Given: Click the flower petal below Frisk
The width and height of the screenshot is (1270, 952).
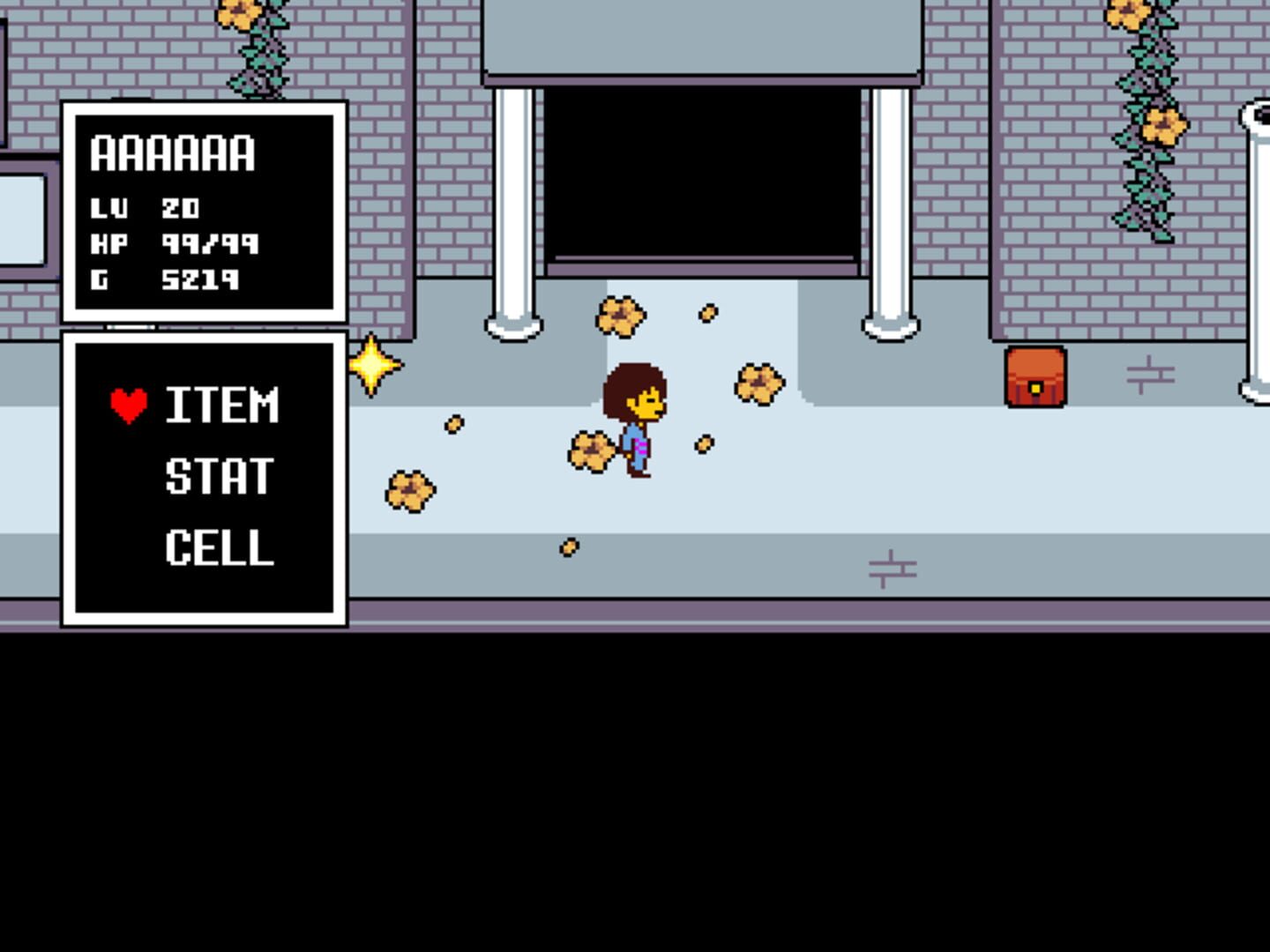Looking at the screenshot, I should 568,546.
